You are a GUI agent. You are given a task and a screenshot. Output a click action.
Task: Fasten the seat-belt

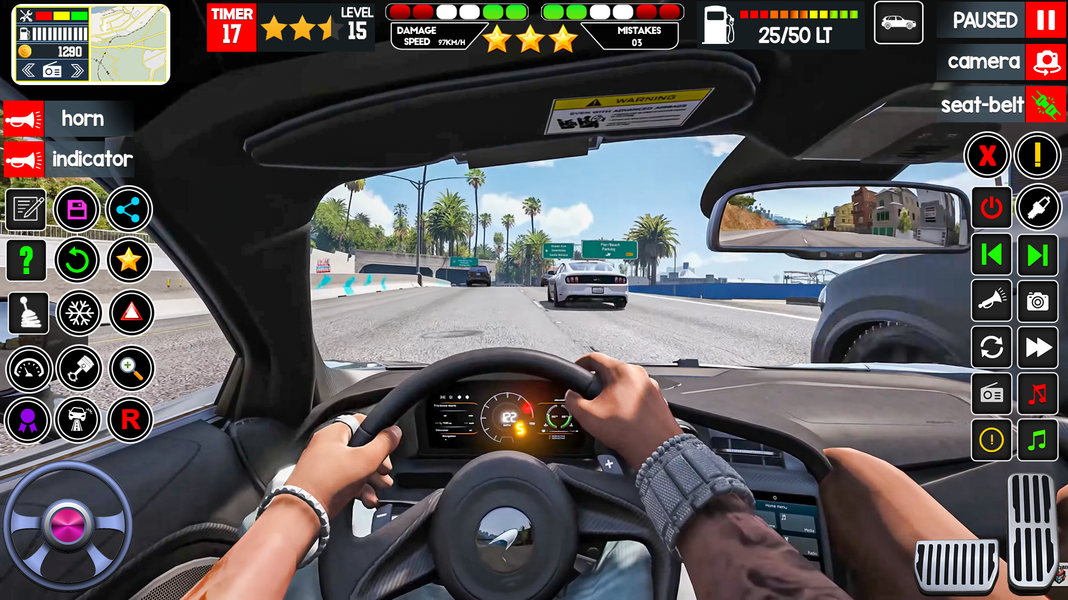click(1045, 104)
